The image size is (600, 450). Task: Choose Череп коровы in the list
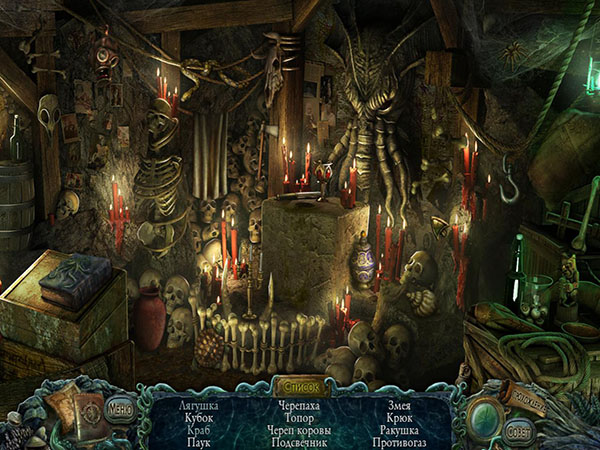(300, 429)
